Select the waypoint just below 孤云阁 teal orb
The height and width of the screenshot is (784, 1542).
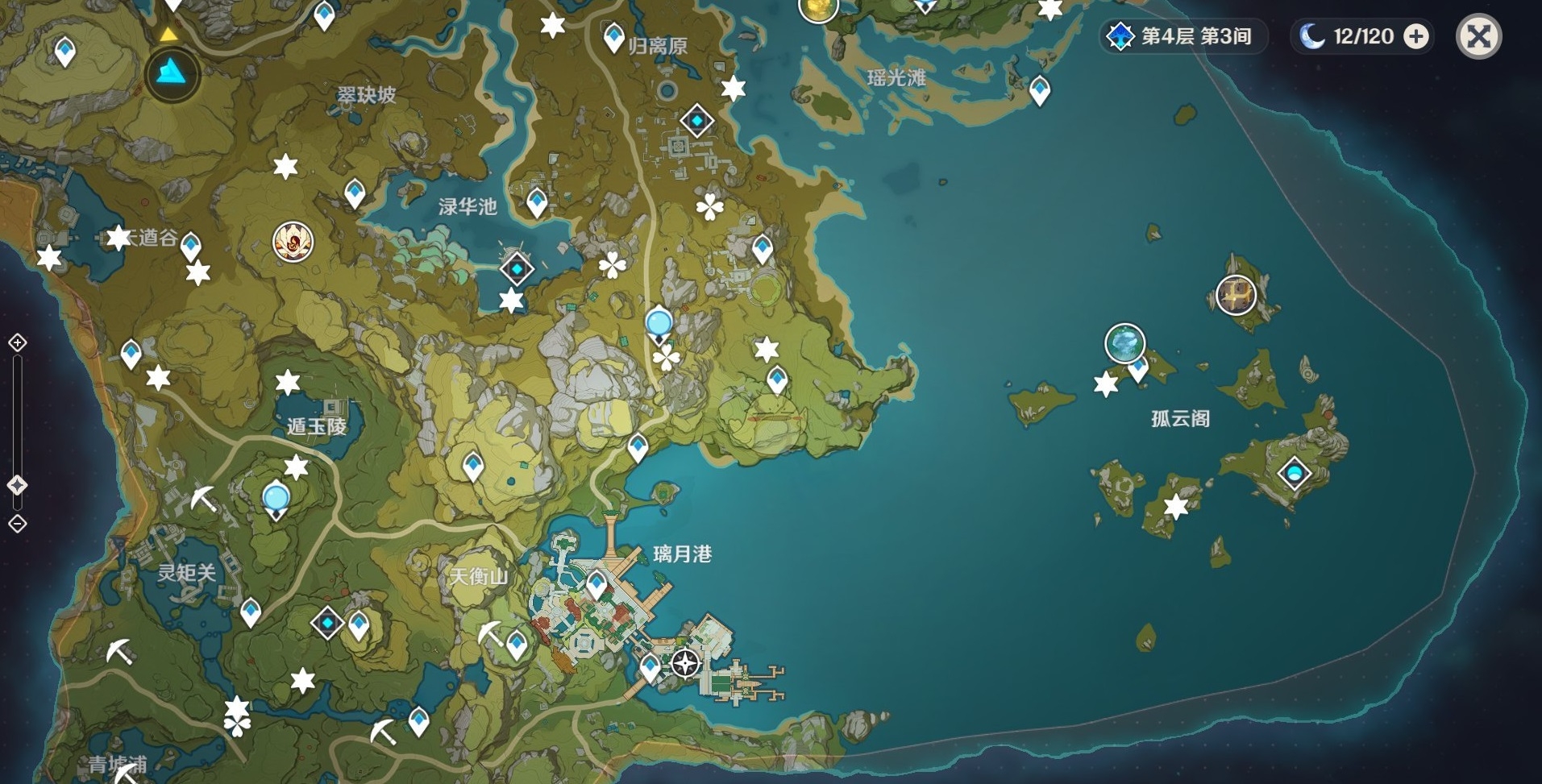pos(1138,370)
